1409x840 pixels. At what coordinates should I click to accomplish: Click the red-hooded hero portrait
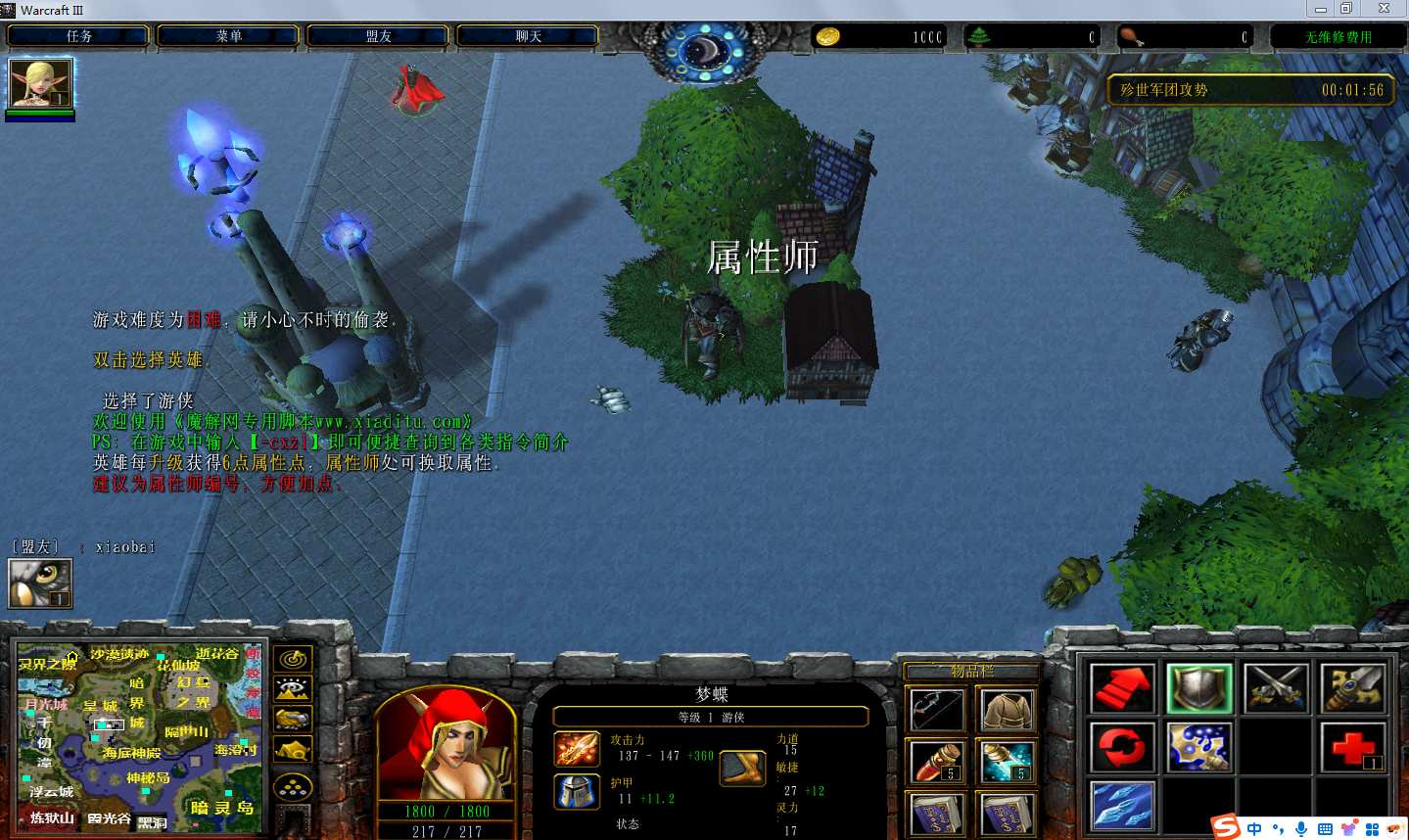tap(446, 745)
